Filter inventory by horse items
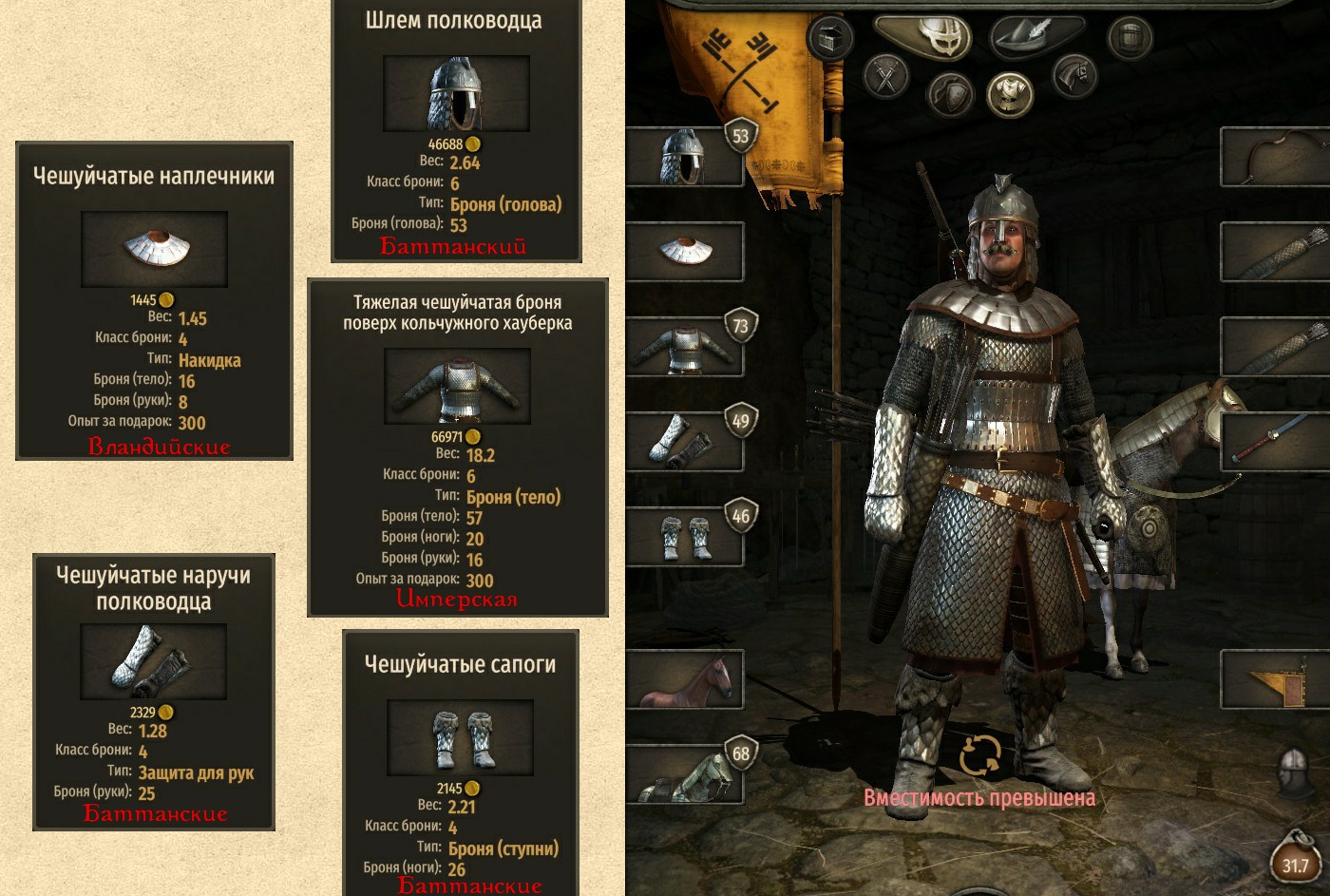This screenshot has width=1330, height=896. click(x=1073, y=76)
